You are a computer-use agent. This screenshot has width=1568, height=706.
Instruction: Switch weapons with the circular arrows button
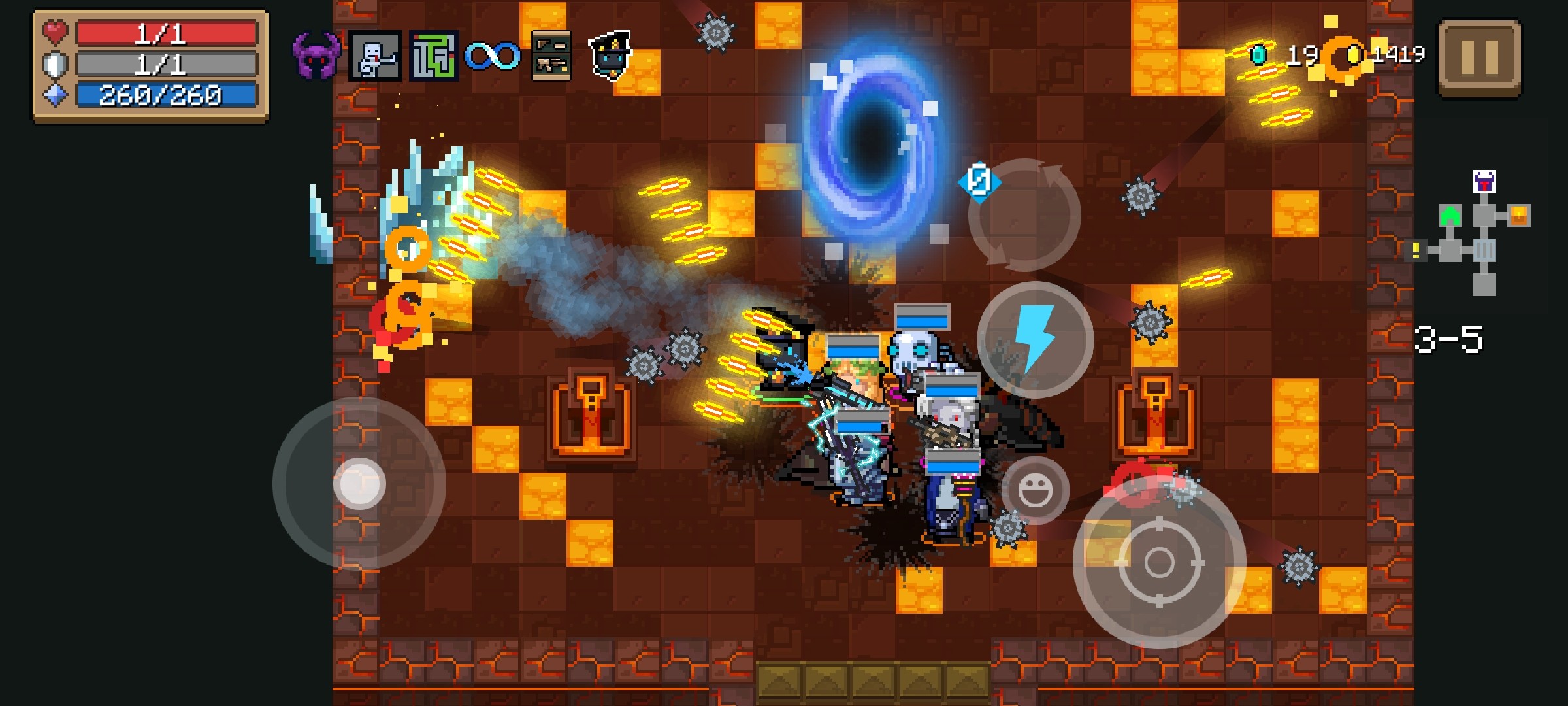point(1024,214)
